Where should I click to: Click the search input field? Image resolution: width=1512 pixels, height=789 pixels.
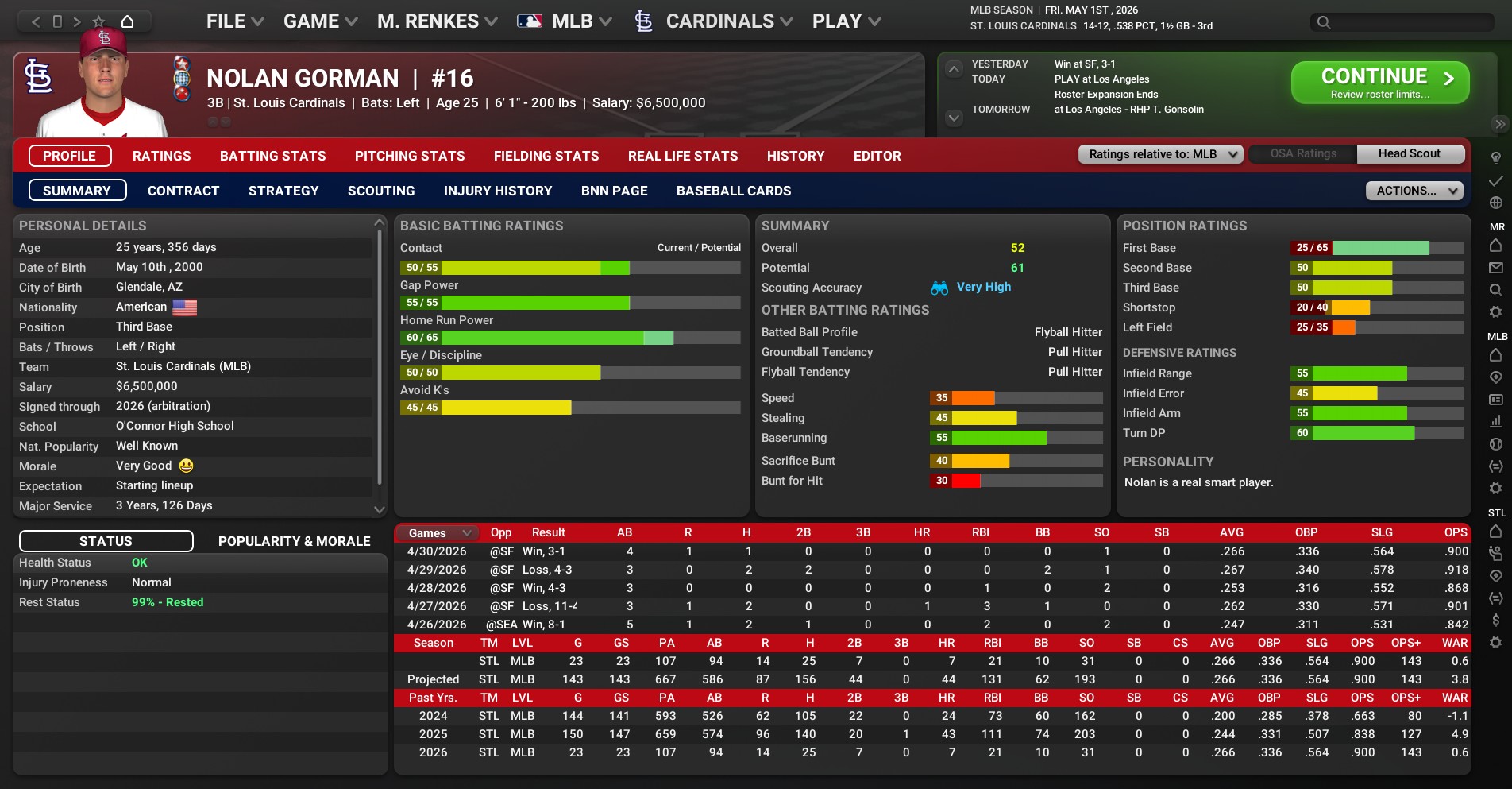tap(1410, 22)
